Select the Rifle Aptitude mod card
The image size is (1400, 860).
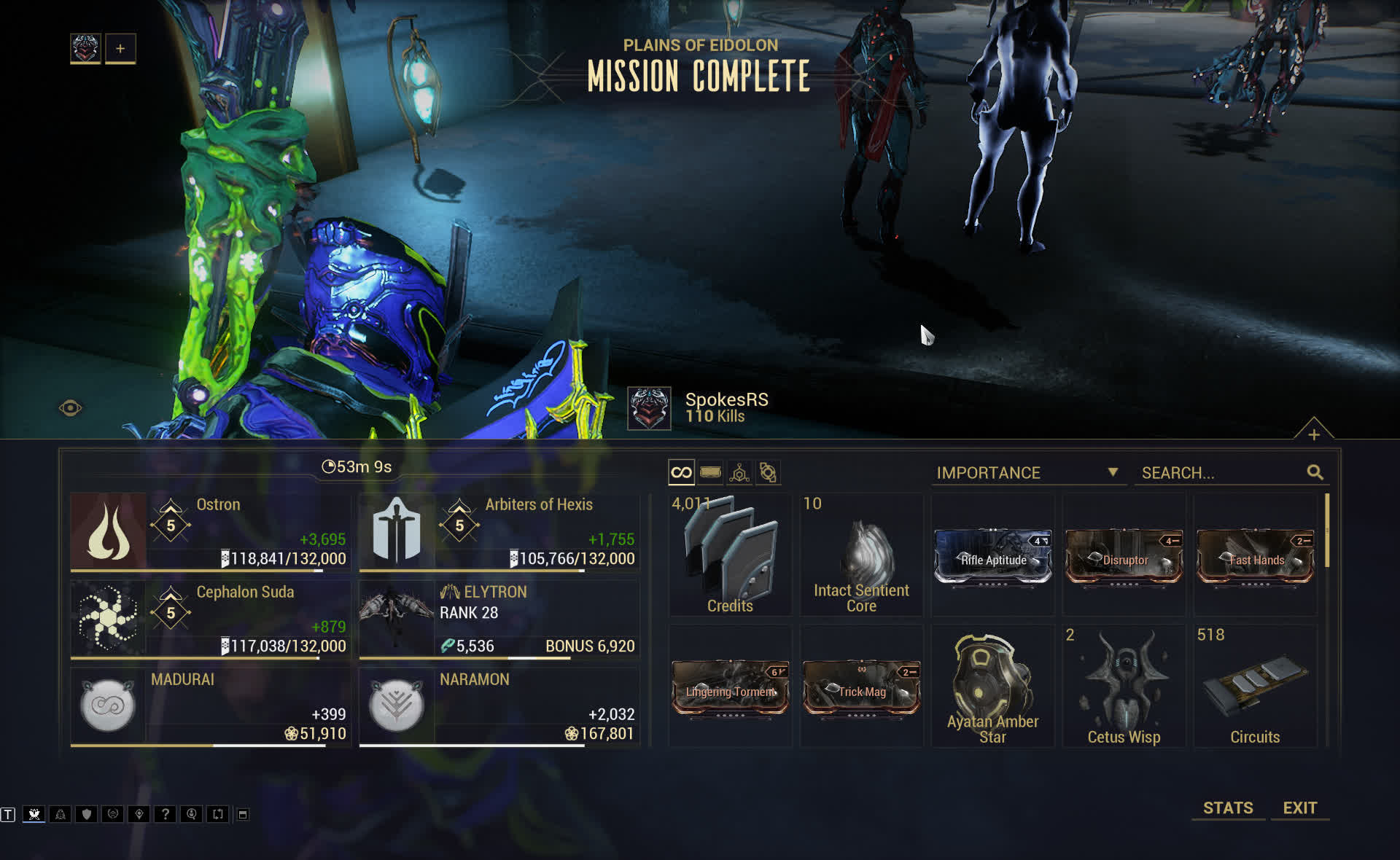coord(993,557)
